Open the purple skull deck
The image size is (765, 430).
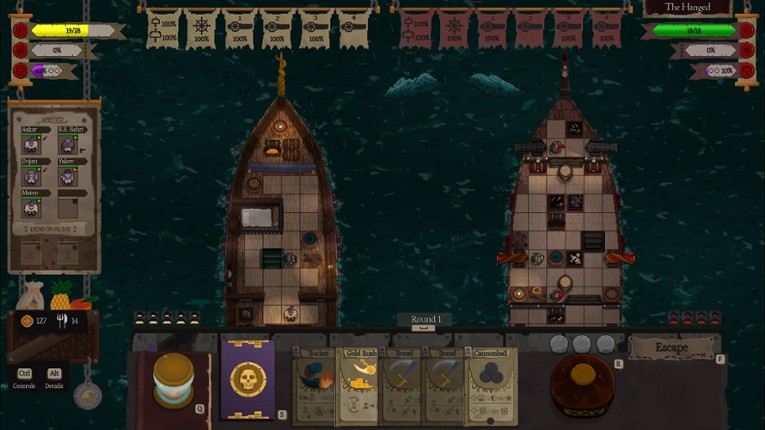coord(247,380)
